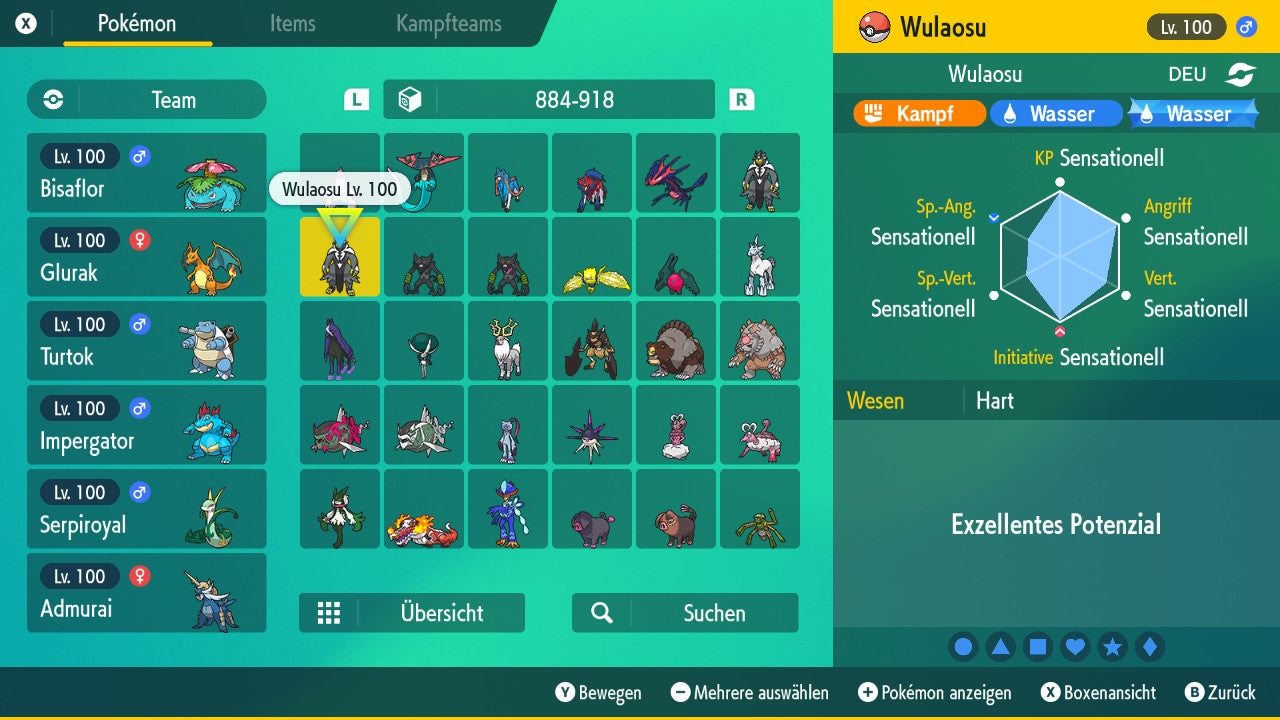Select the highlighted Wulaosu in the box grid
1280x720 pixels.
339,257
